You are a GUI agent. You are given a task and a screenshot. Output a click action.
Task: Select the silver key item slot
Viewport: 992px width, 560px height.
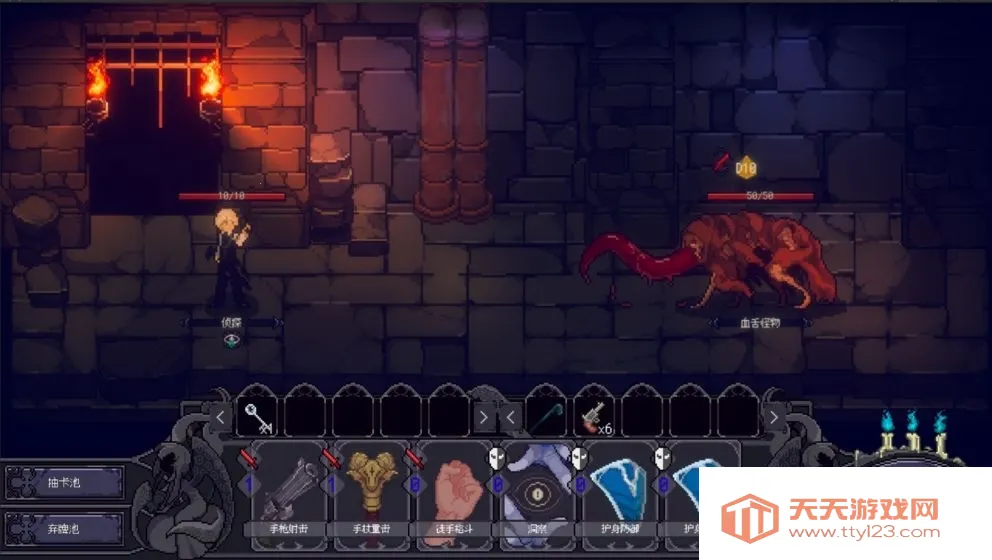[256, 415]
